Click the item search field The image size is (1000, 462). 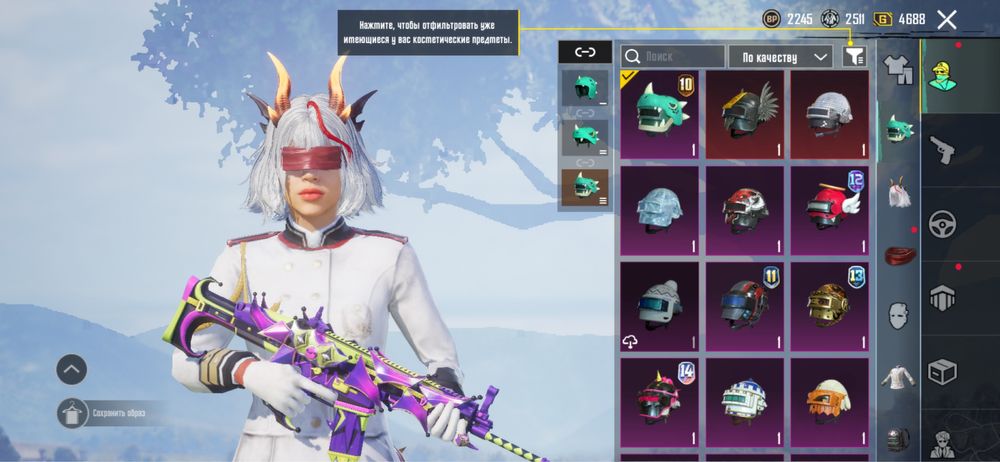(672, 56)
